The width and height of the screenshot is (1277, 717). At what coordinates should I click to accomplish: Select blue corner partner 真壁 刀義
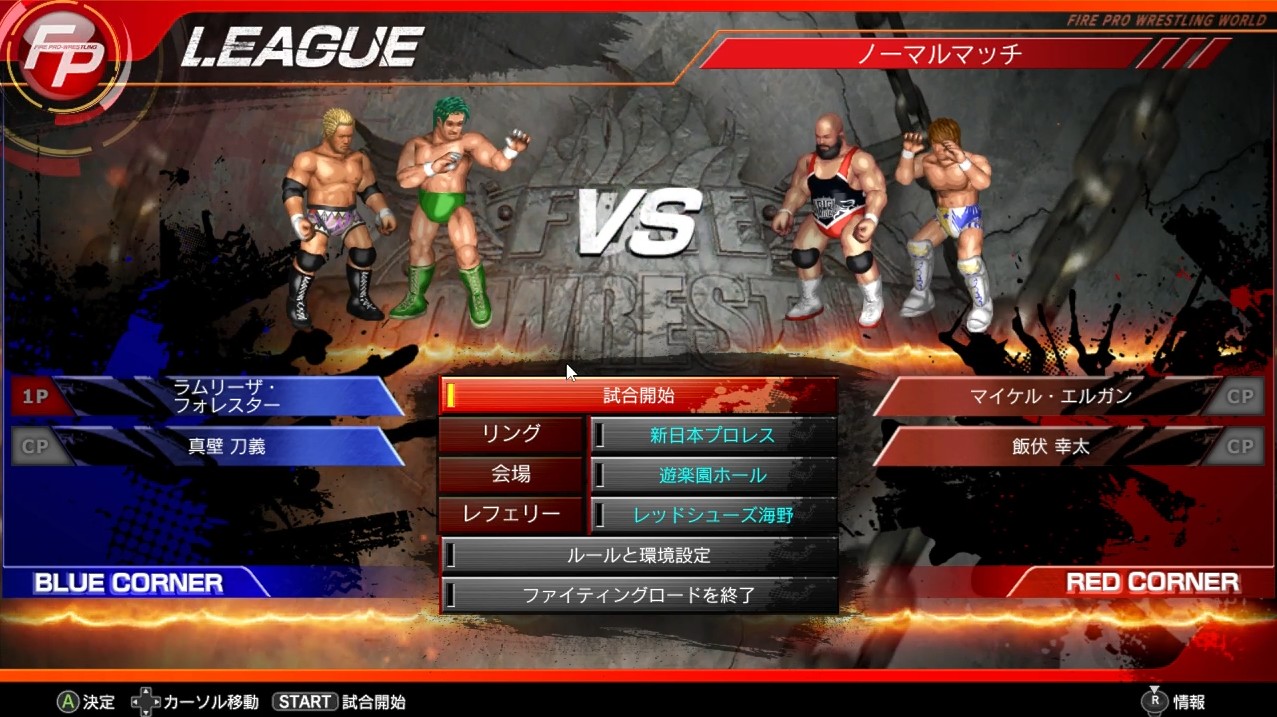click(x=227, y=446)
